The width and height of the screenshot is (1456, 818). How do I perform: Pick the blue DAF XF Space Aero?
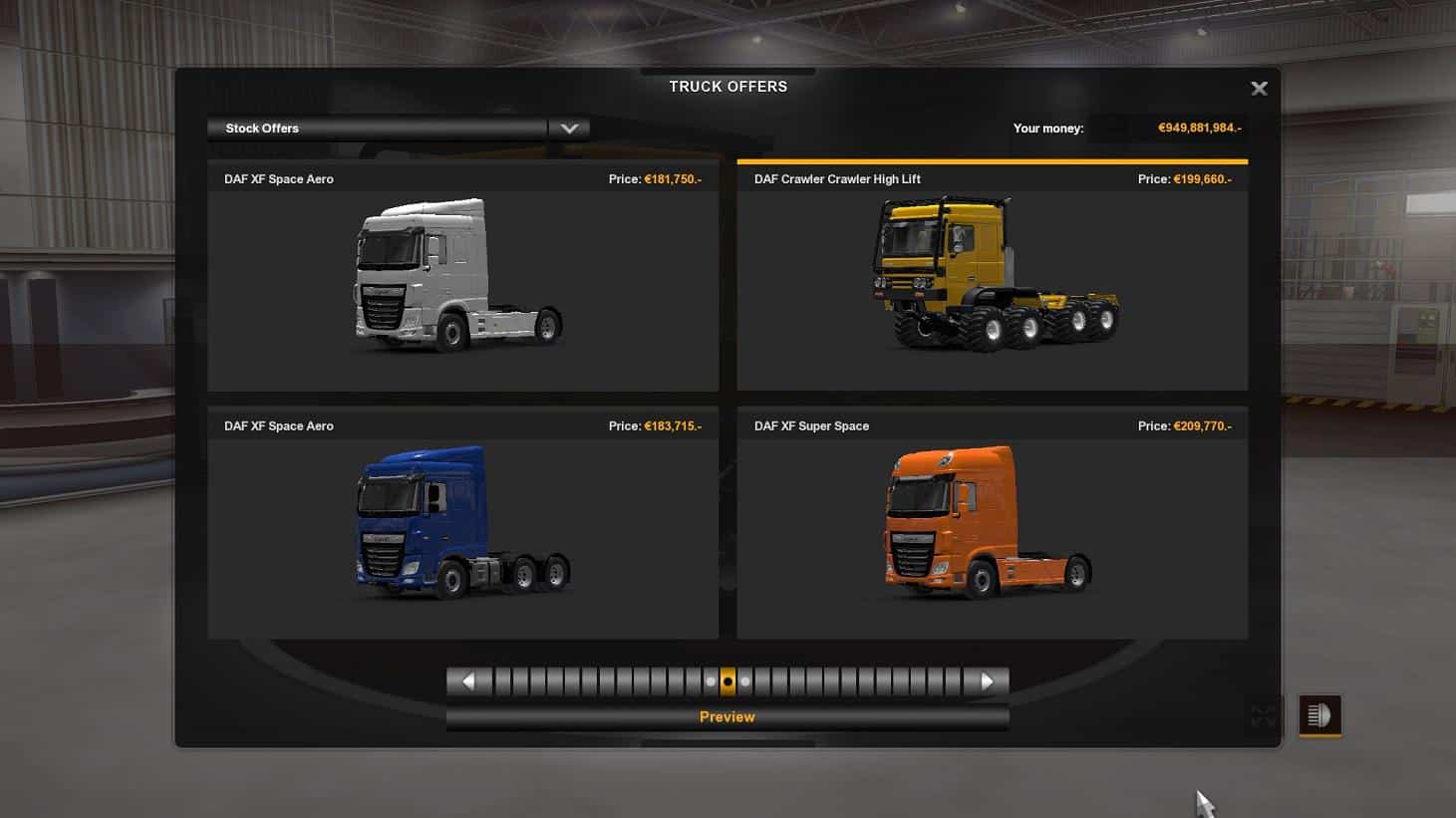[x=462, y=522]
